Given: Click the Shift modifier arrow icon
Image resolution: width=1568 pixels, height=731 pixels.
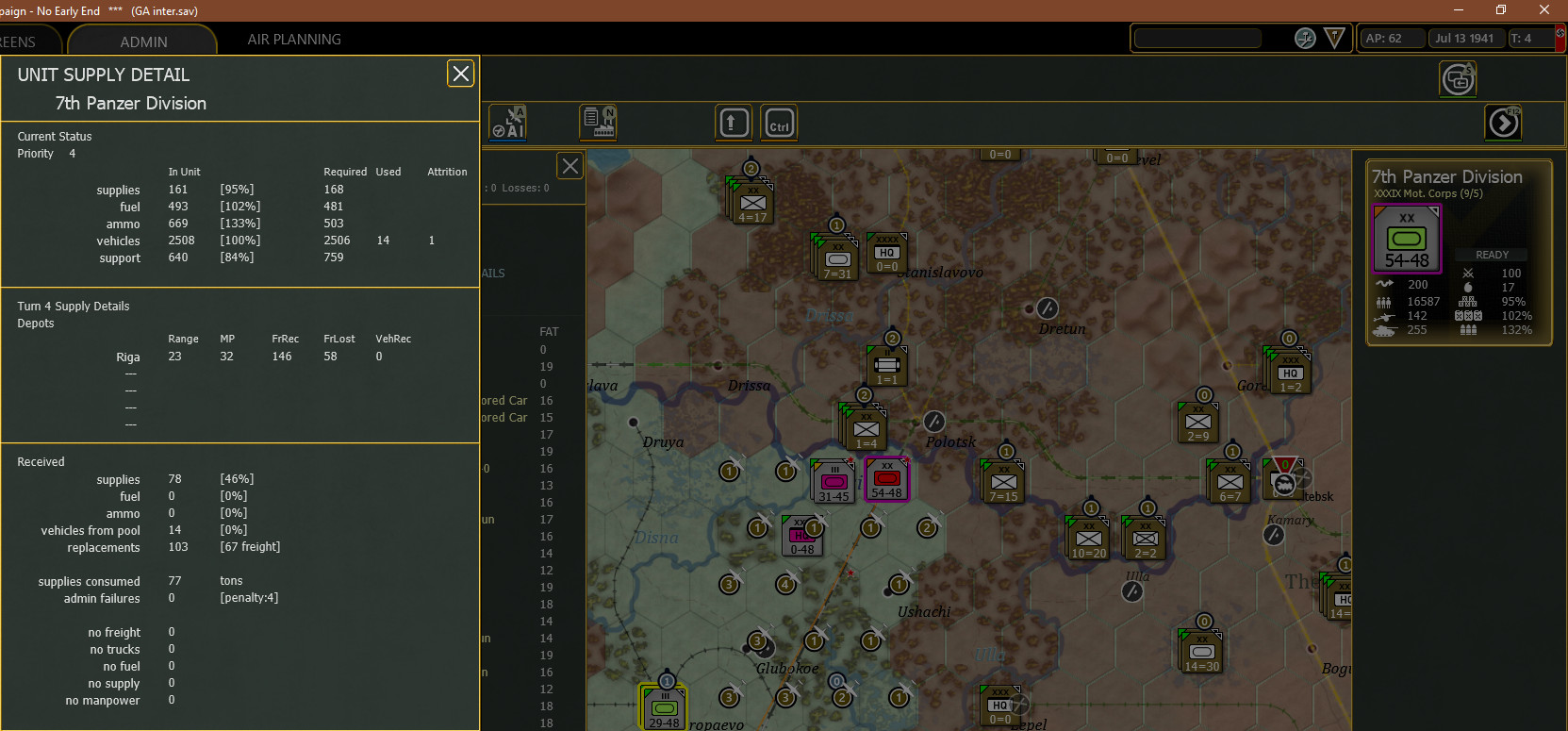Looking at the screenshot, I should (734, 122).
